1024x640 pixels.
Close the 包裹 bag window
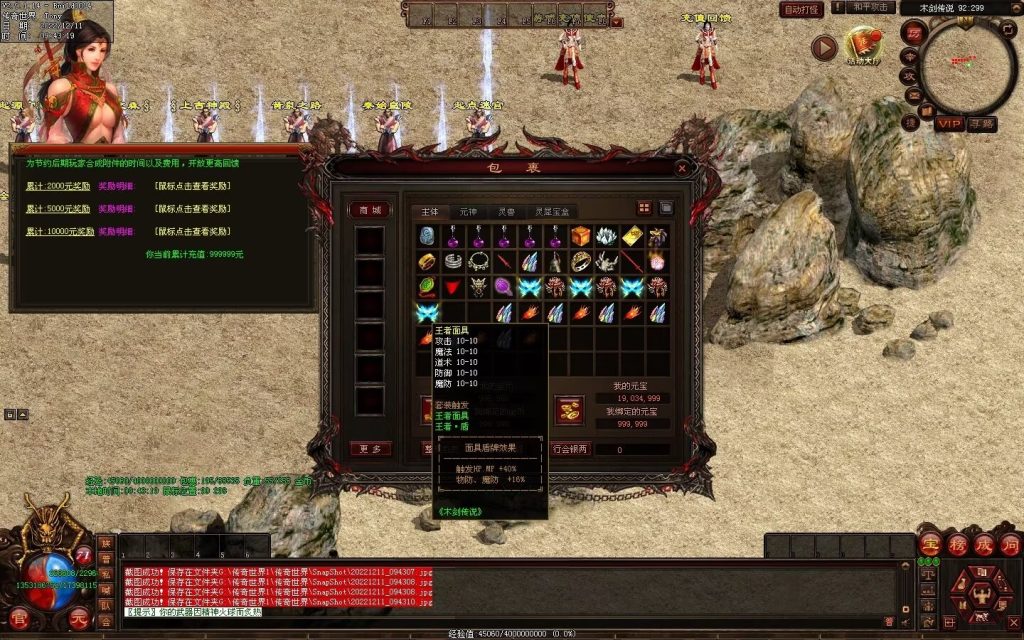pos(682,168)
